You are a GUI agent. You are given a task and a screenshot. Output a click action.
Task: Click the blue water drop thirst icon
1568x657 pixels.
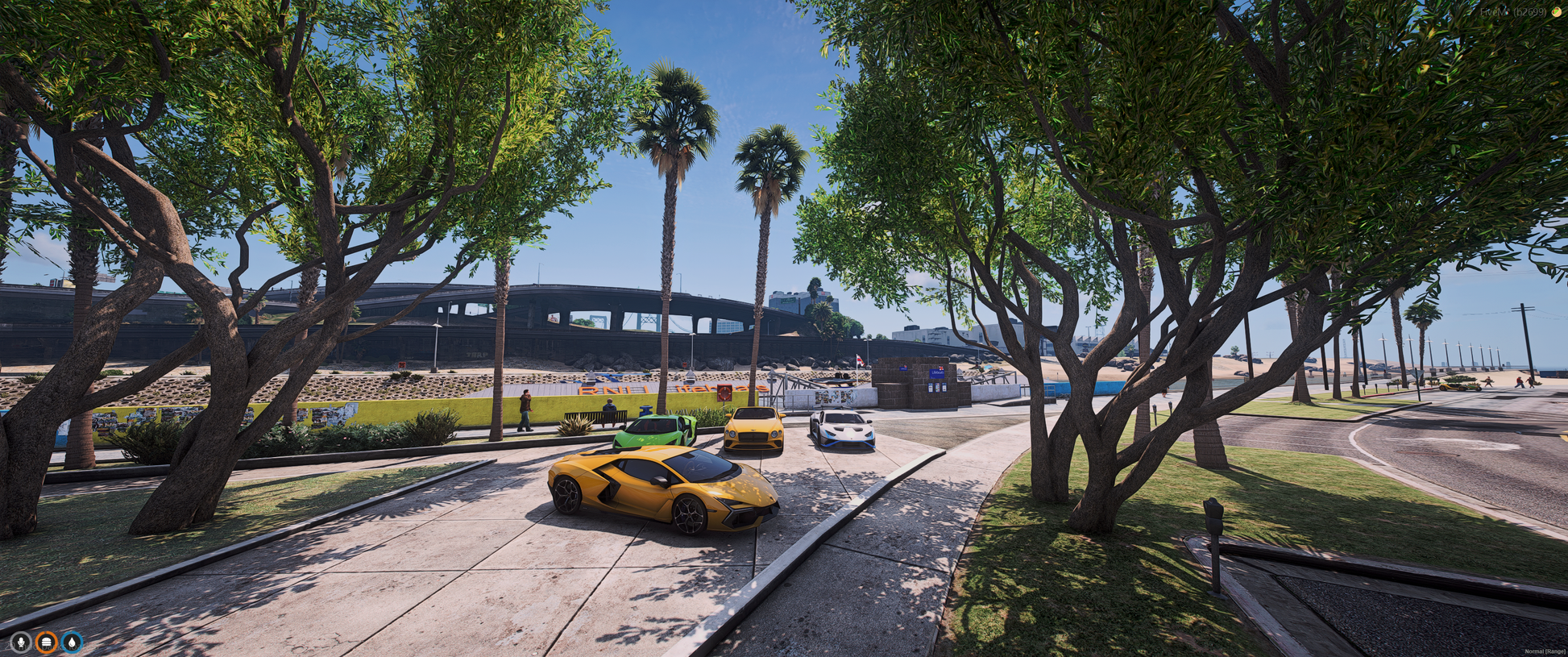tap(72, 642)
